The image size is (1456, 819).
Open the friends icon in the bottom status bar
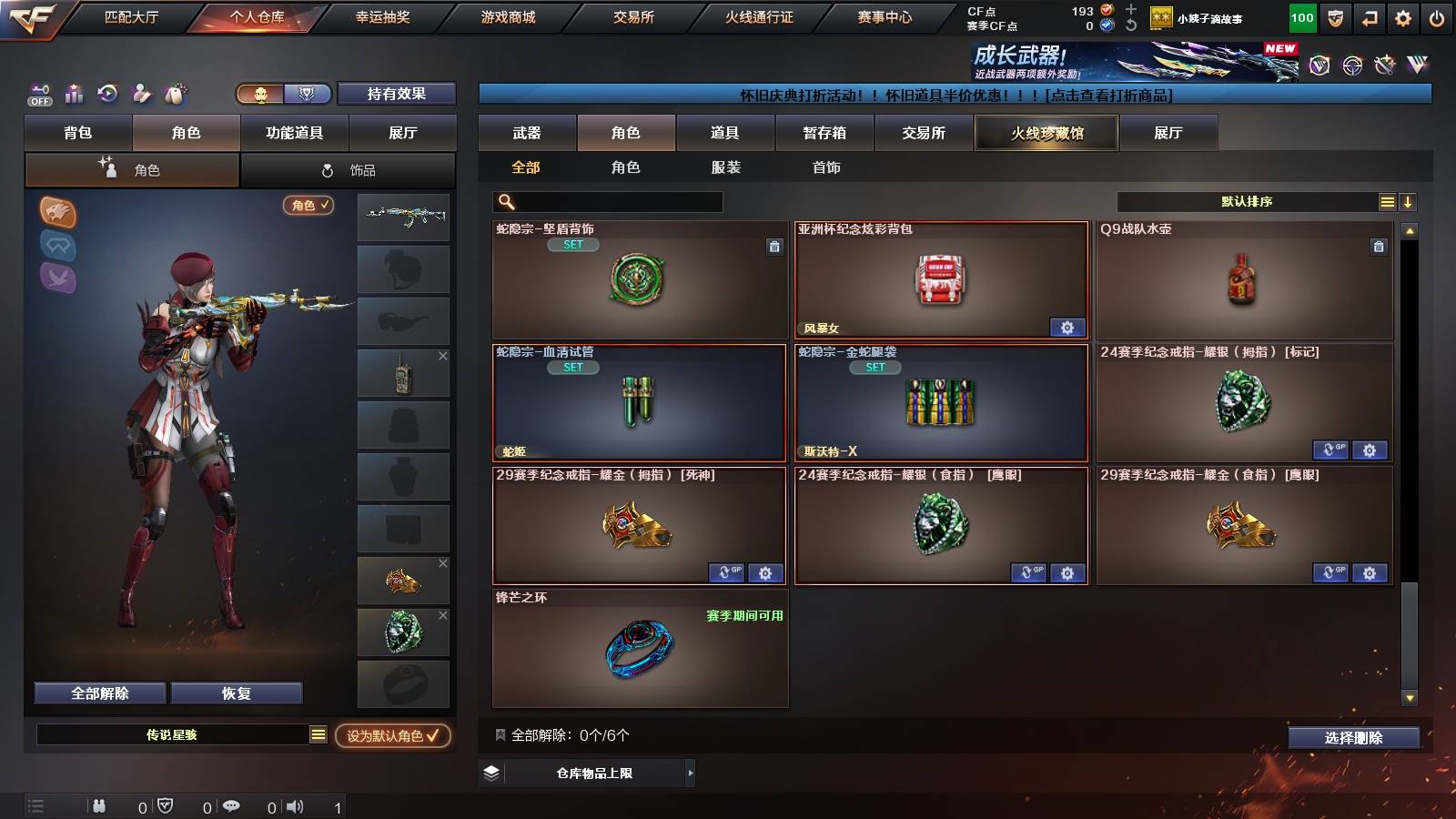[100, 806]
